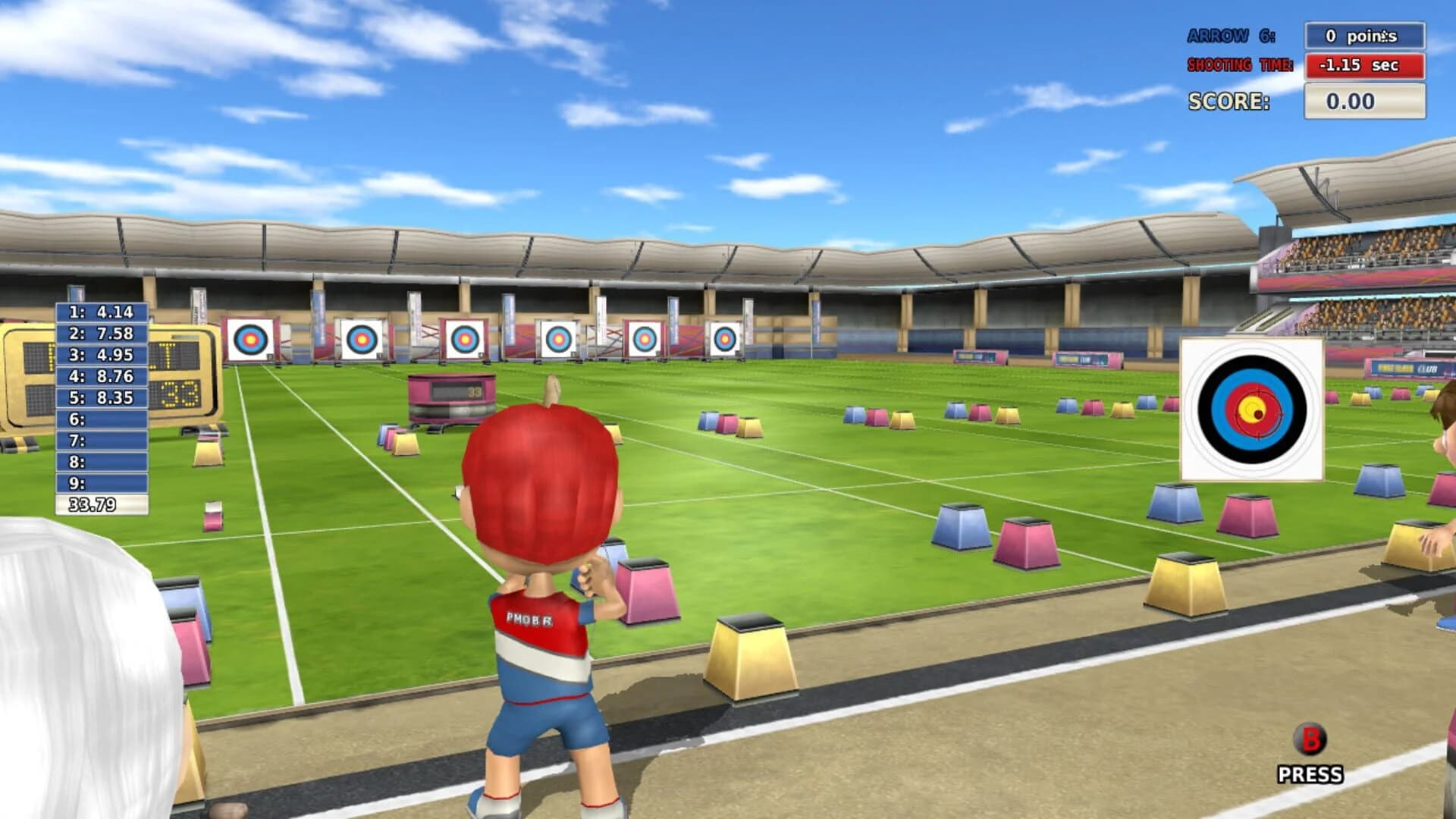1456x819 pixels.
Task: Click arrow 4 score row showing 8.76
Action: (x=101, y=375)
